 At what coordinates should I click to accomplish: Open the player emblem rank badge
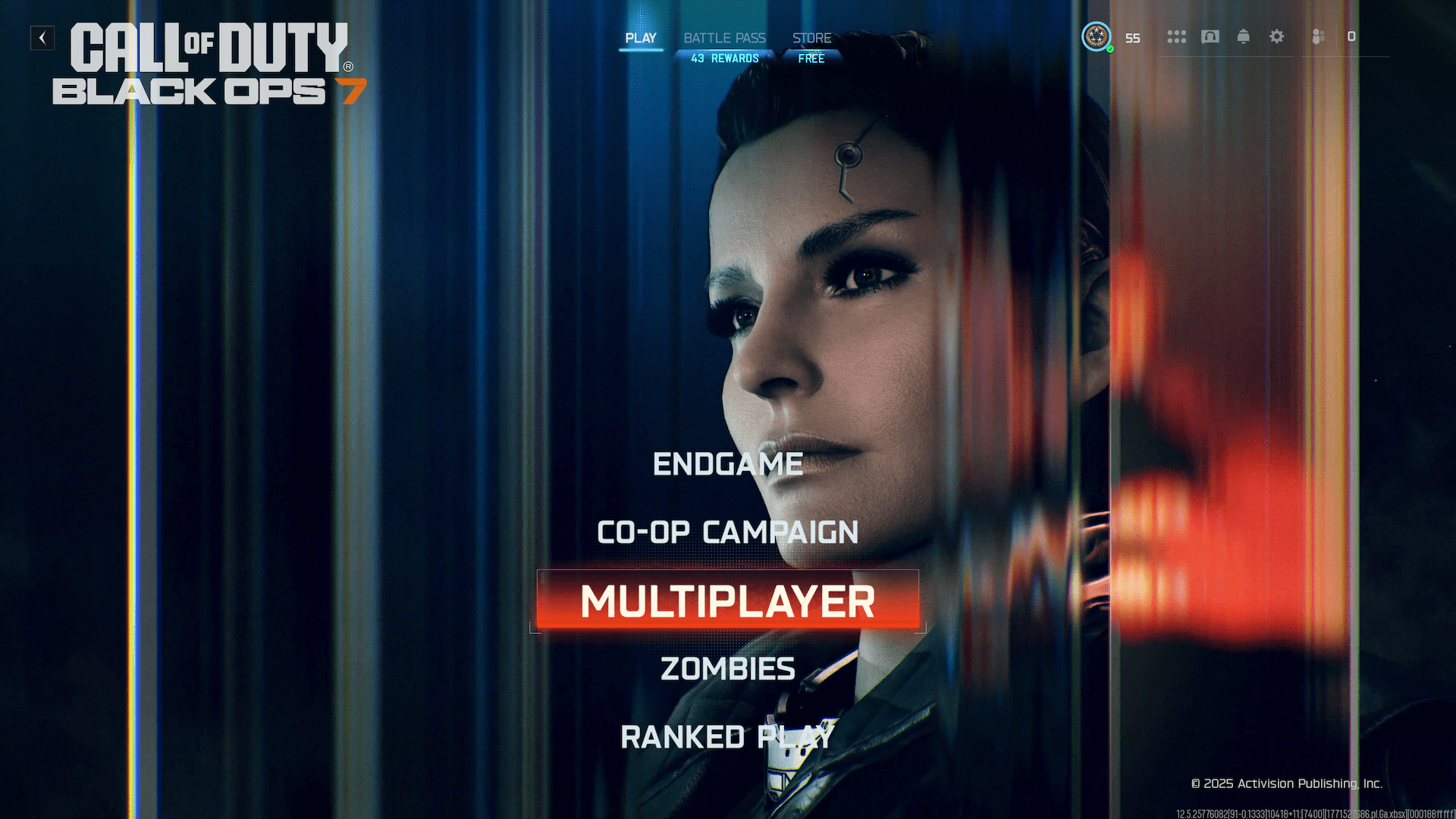(x=1096, y=37)
